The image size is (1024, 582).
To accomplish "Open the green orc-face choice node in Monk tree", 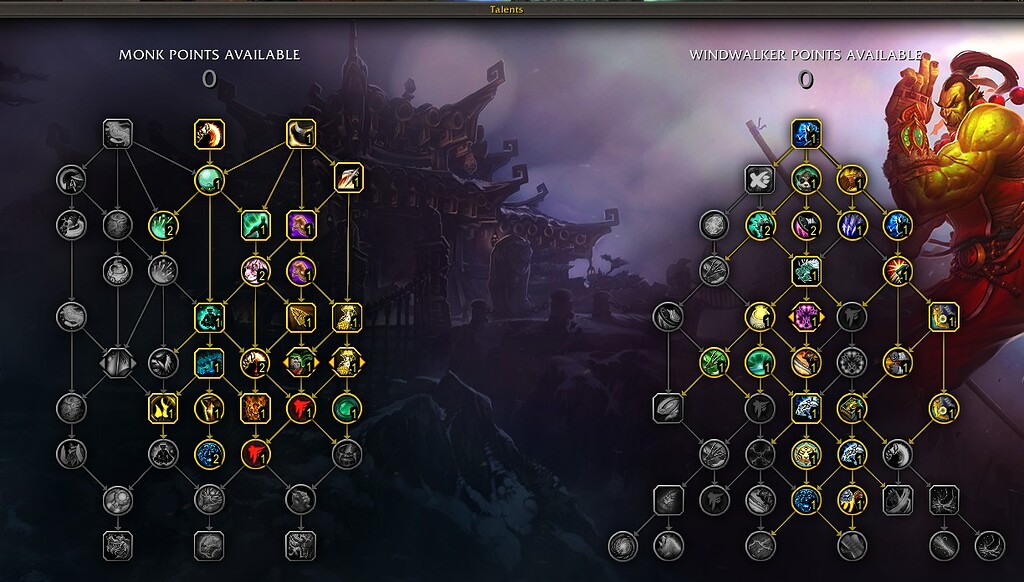I will point(301,362).
